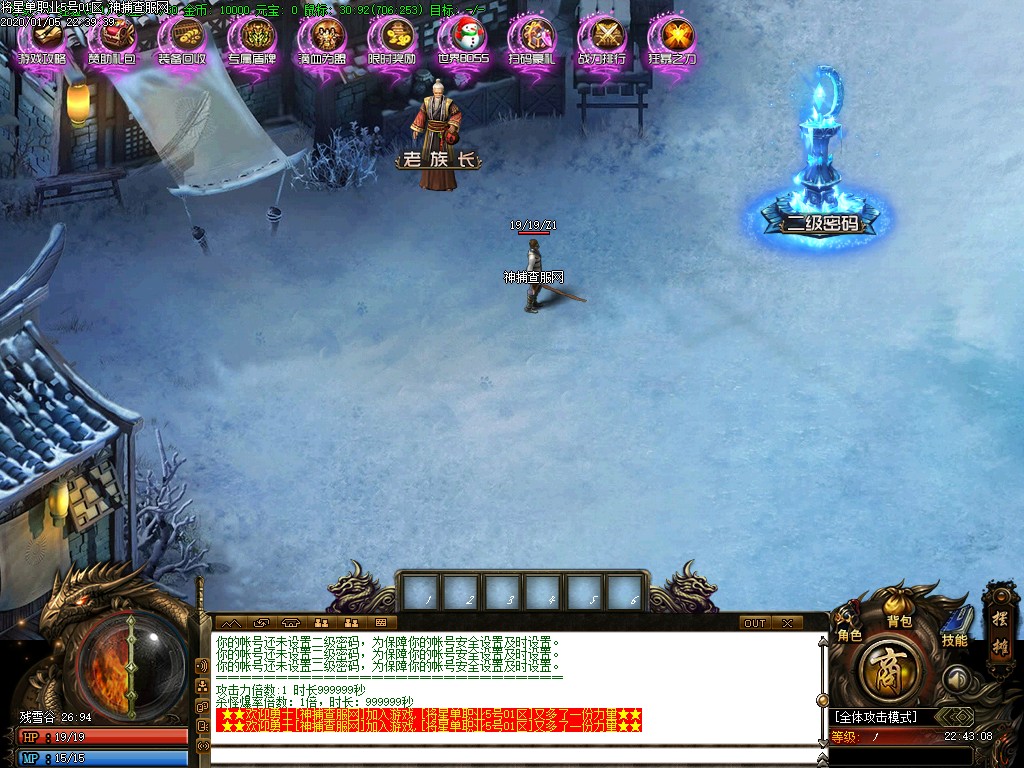Open the 赞助礼包 sponsor gift pack
Screen dimensions: 1024x768
click(112, 40)
